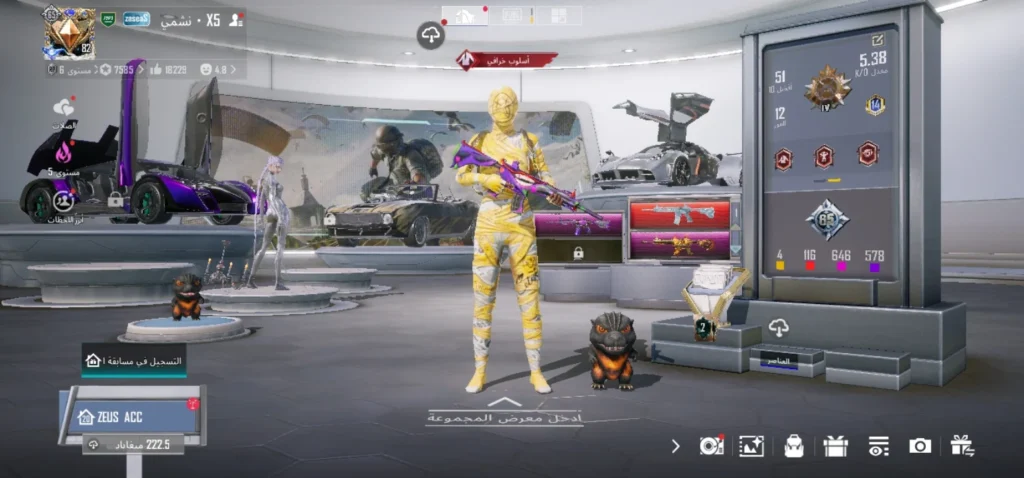Image resolution: width=1024 pixels, height=478 pixels.
Task: Open the ZEUS ACC home sign
Action: click(x=130, y=416)
